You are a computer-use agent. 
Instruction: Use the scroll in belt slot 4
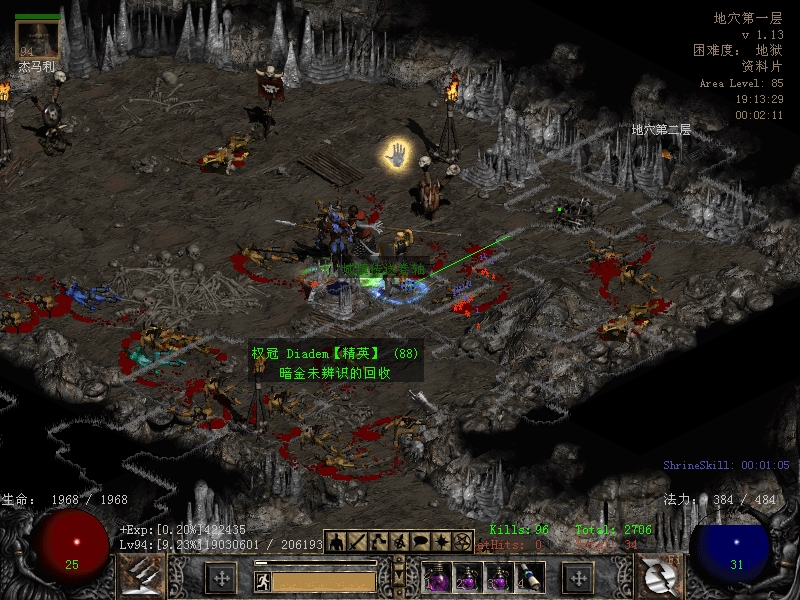530,578
